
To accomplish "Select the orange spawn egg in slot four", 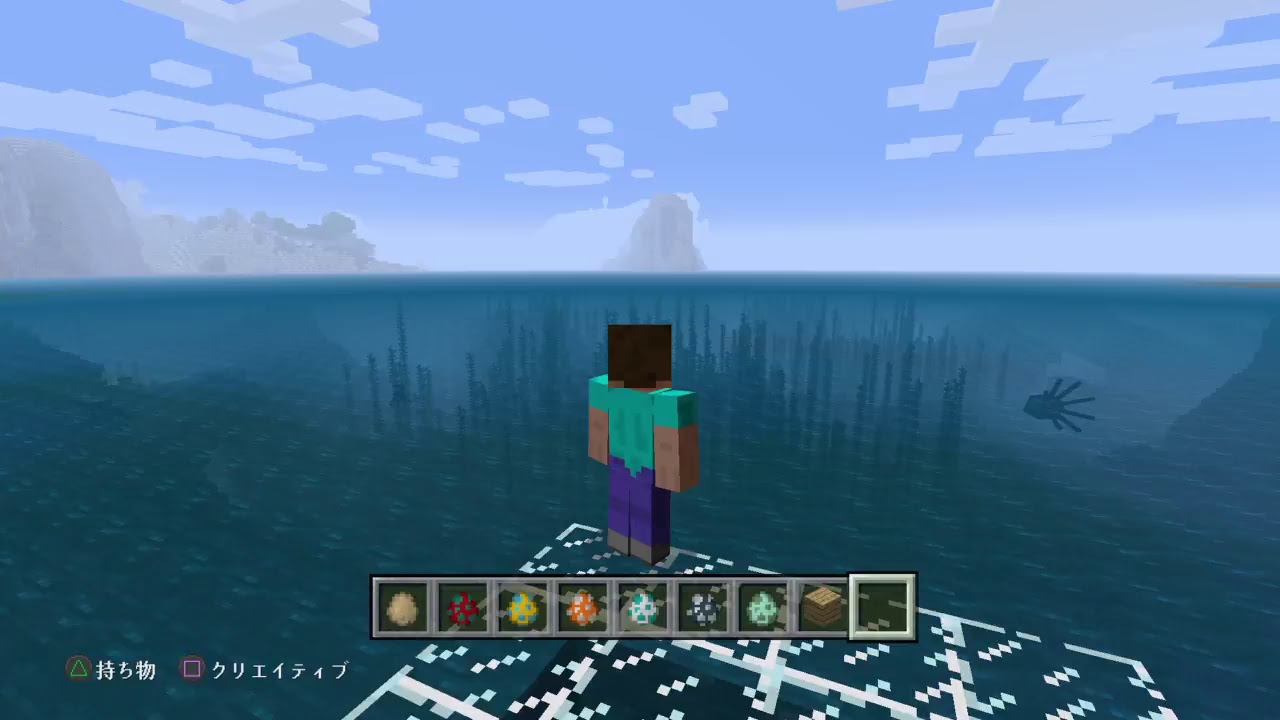I will pos(583,607).
